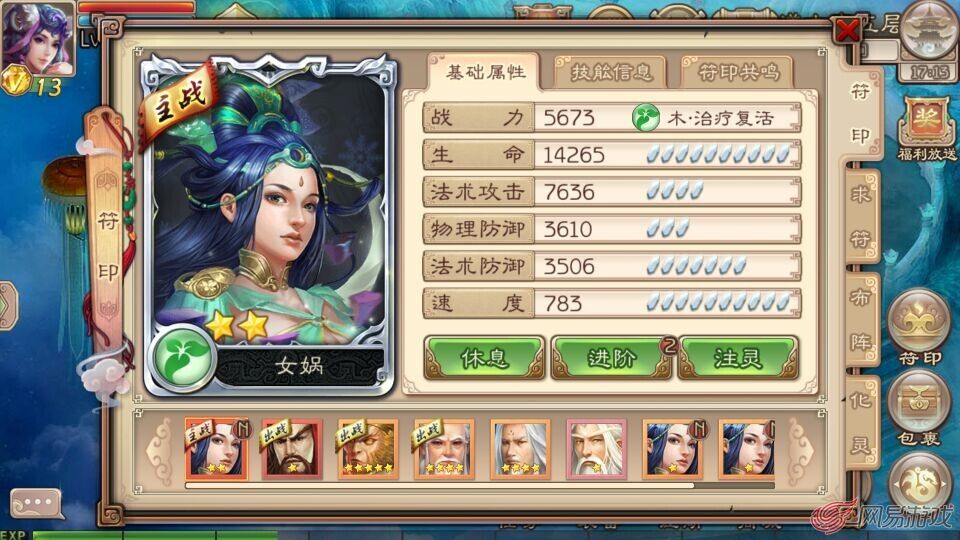This screenshot has height=540, width=960.
Task: Select the monkey hero portrait
Action: 367,447
